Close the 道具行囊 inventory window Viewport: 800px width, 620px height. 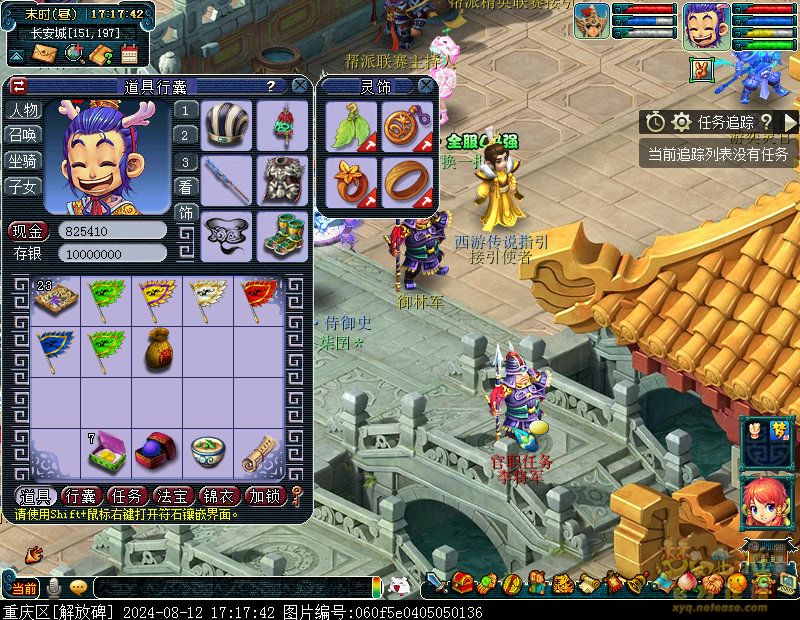tap(299, 87)
